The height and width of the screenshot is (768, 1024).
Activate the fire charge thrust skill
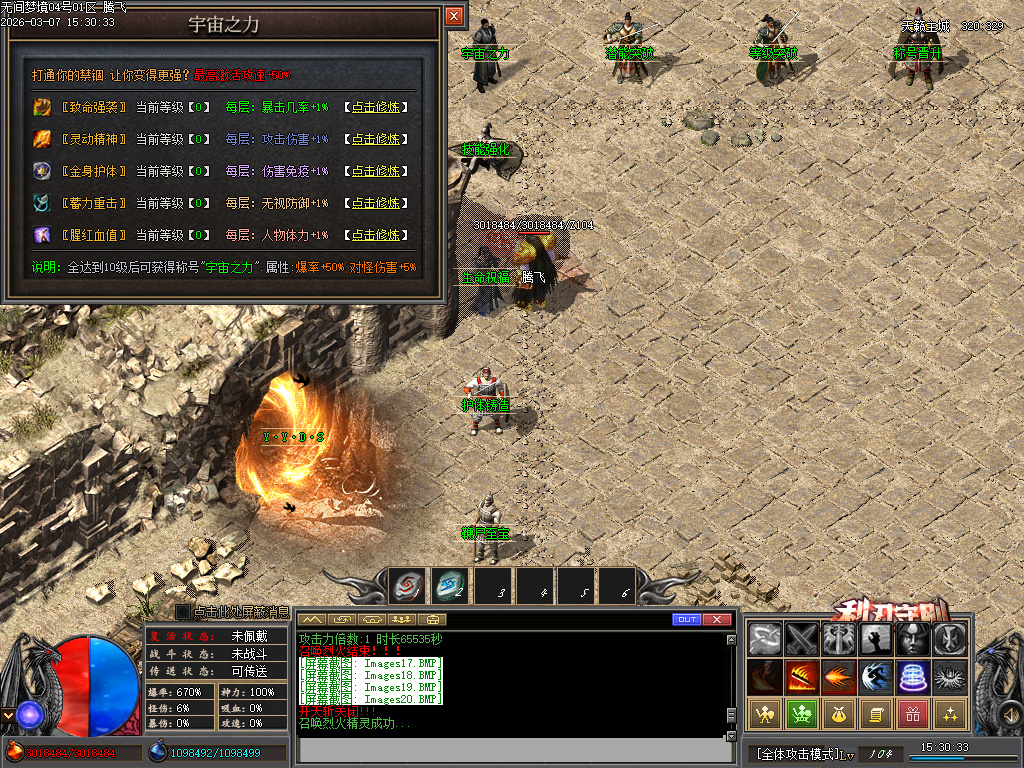pos(838,677)
